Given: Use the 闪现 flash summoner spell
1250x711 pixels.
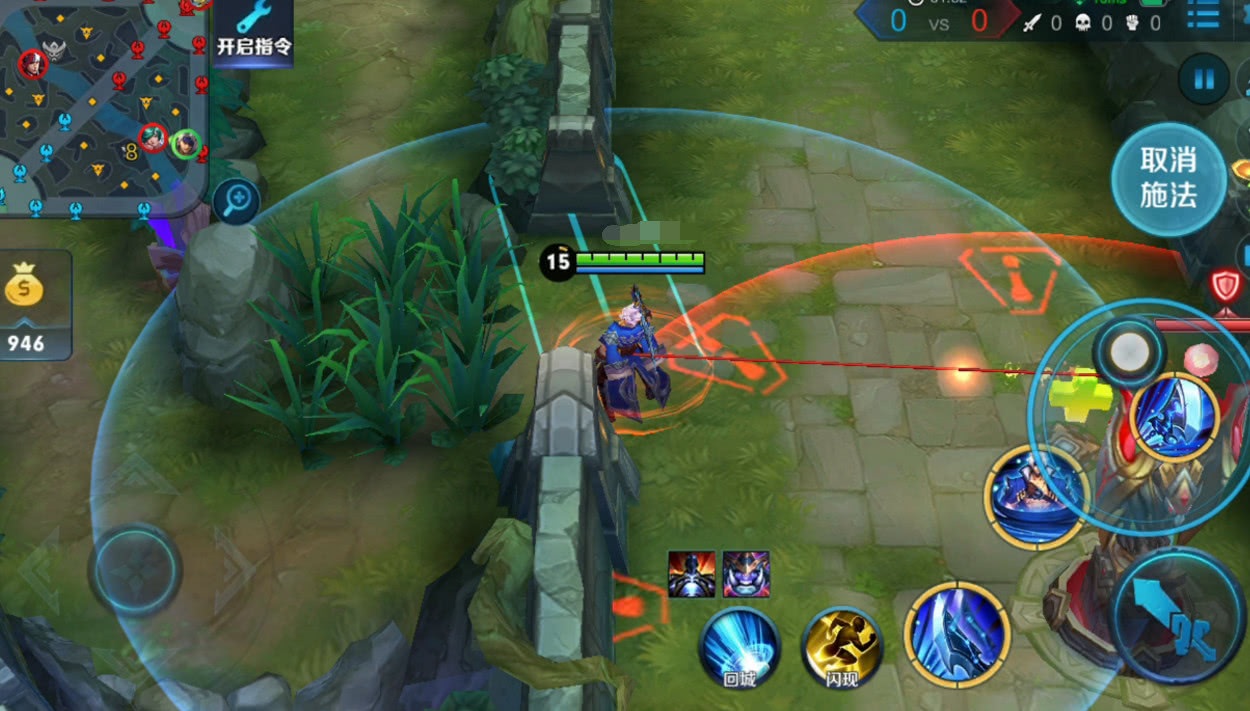Looking at the screenshot, I should 842,646.
